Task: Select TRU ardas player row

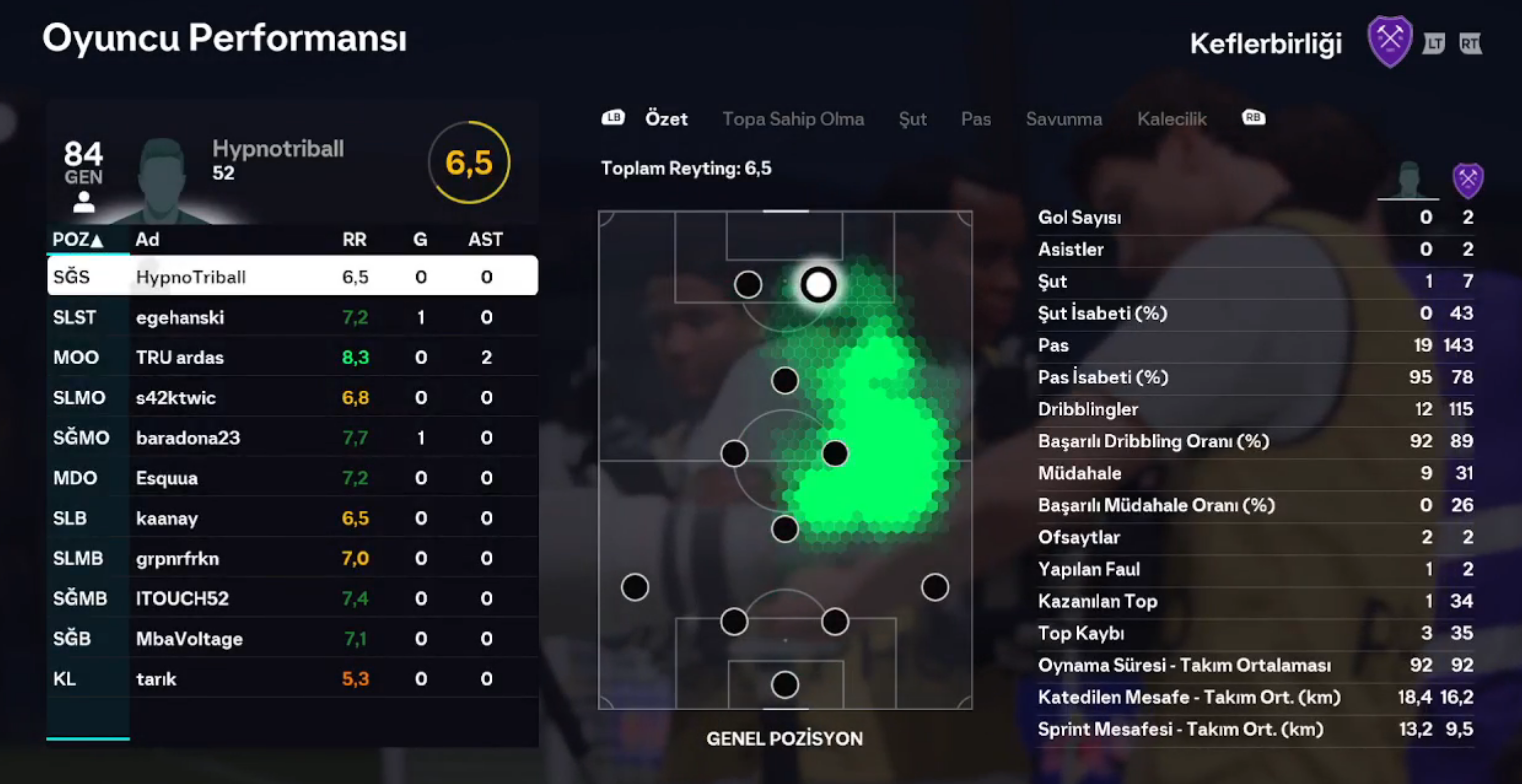Action: coord(292,358)
